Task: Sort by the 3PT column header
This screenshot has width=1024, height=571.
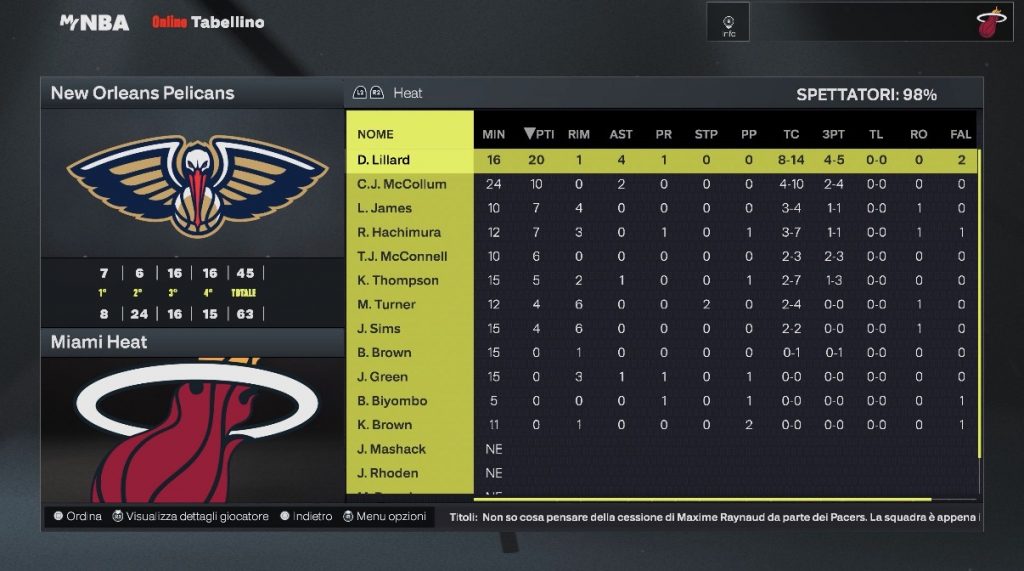Action: 833,134
